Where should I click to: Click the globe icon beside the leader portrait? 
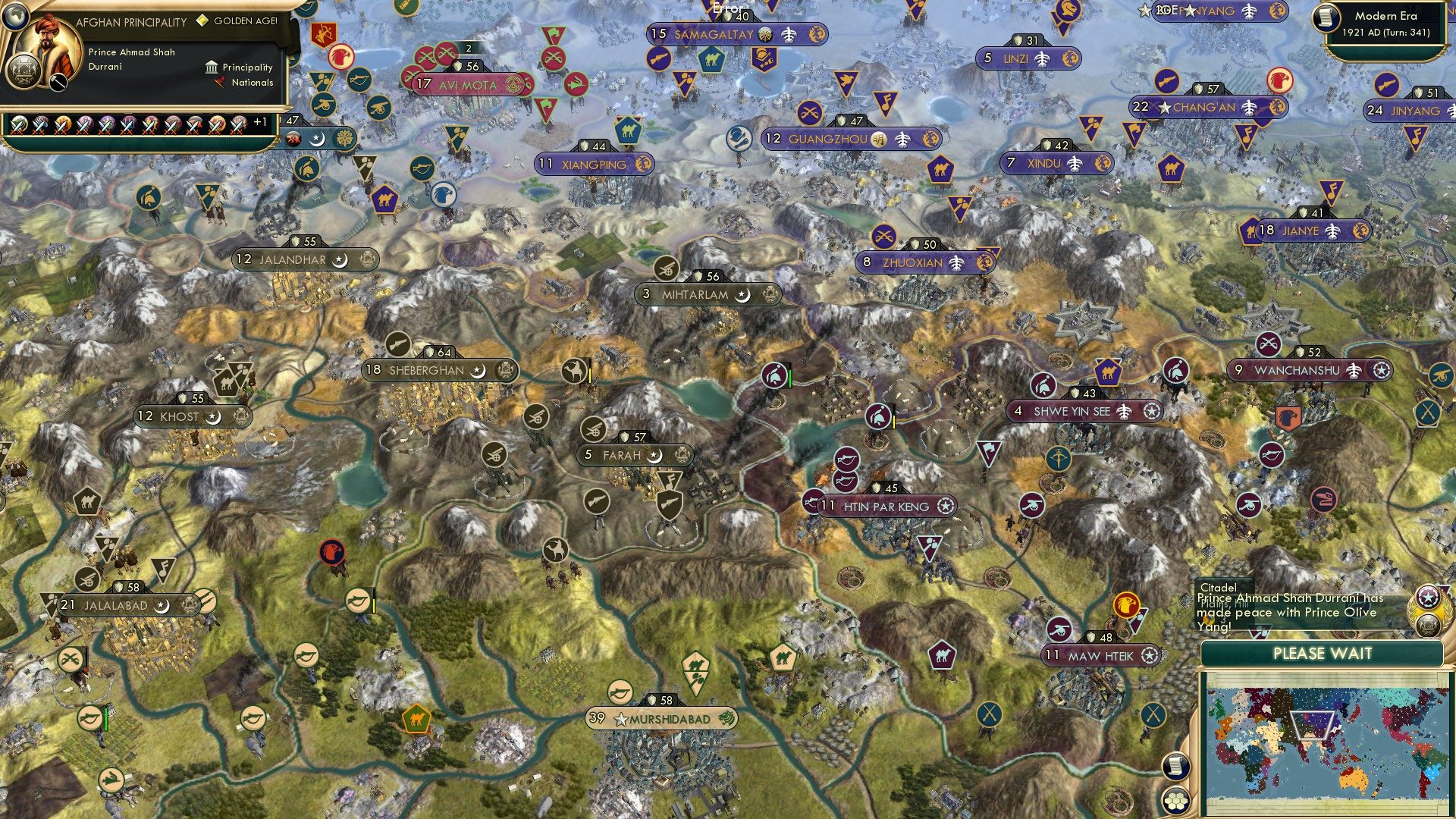[x=15, y=15]
